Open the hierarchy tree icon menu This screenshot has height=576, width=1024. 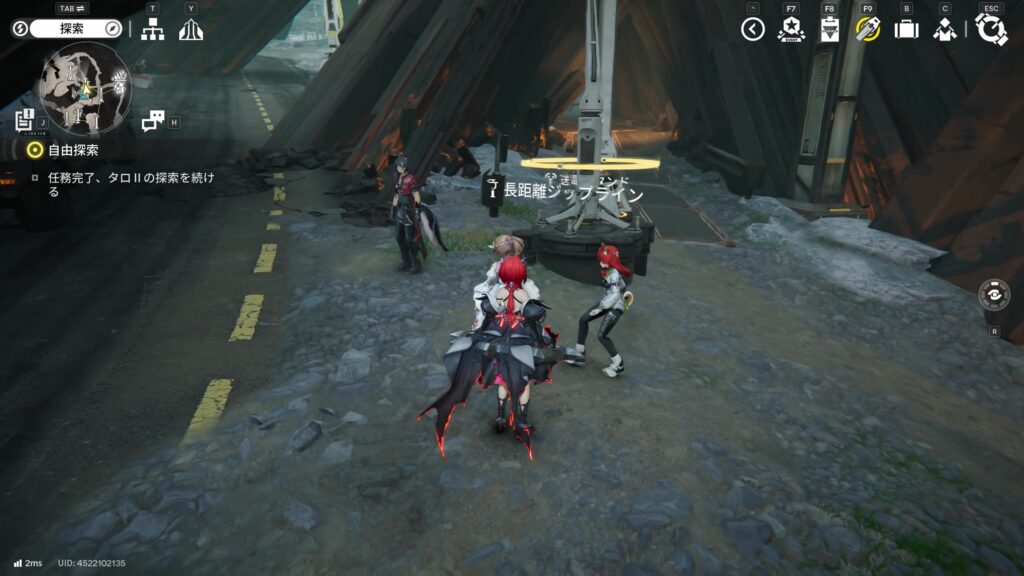152,30
